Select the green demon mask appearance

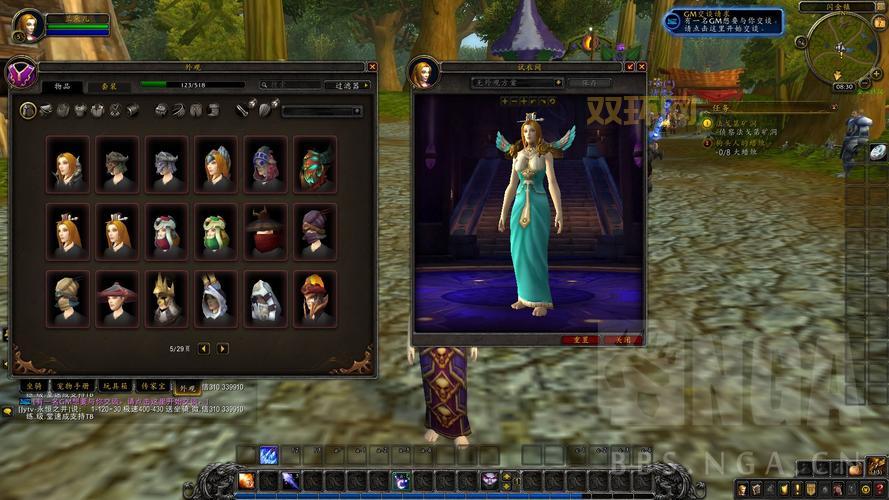pos(315,164)
